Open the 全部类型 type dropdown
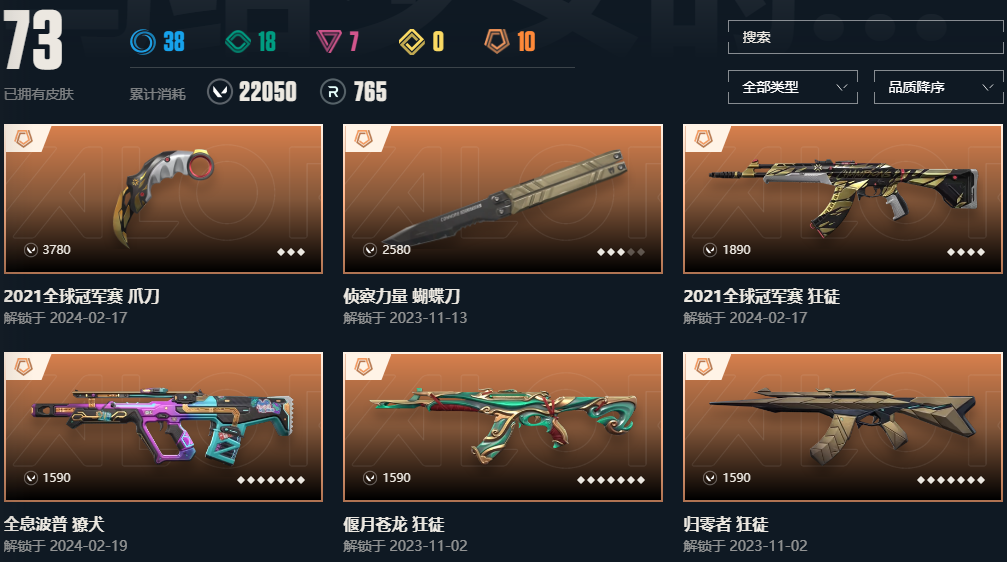 pos(792,87)
